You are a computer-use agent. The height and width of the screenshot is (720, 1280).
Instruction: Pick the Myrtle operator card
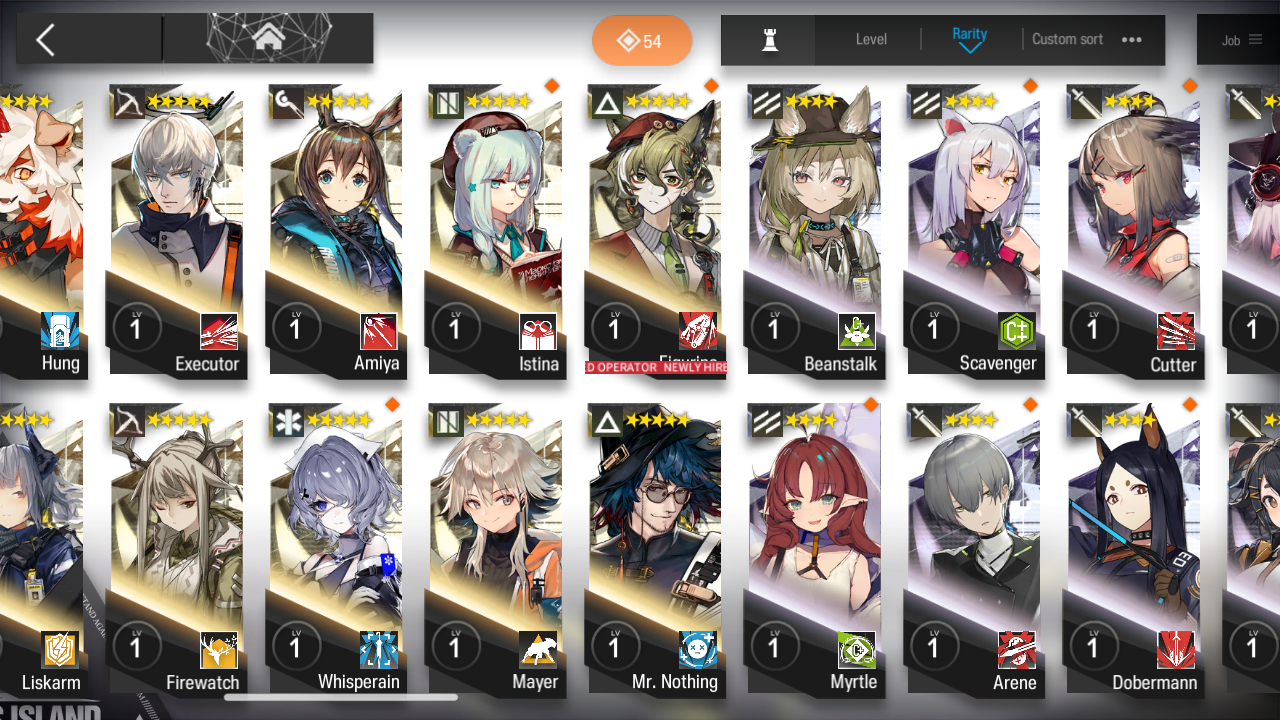(815, 550)
